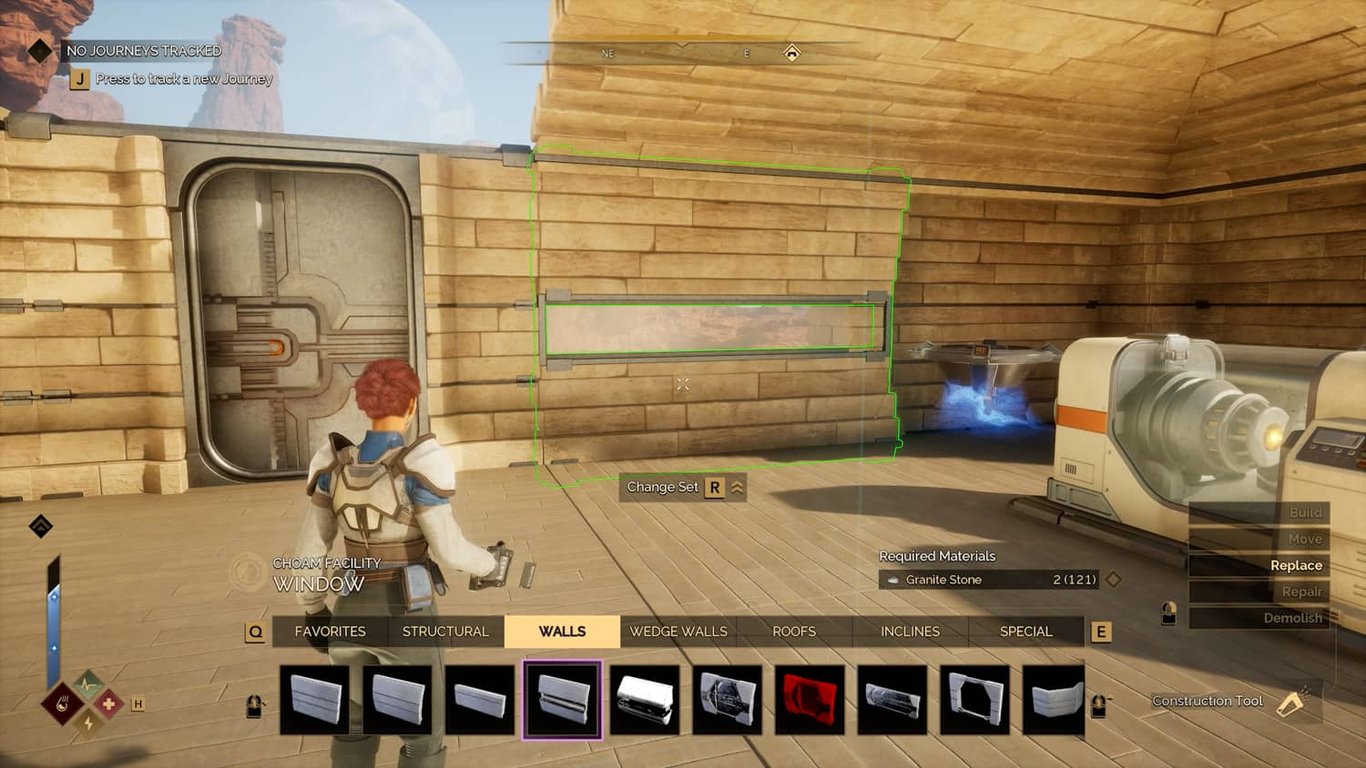
Task: Switch to the Special tab
Action: pos(1026,631)
